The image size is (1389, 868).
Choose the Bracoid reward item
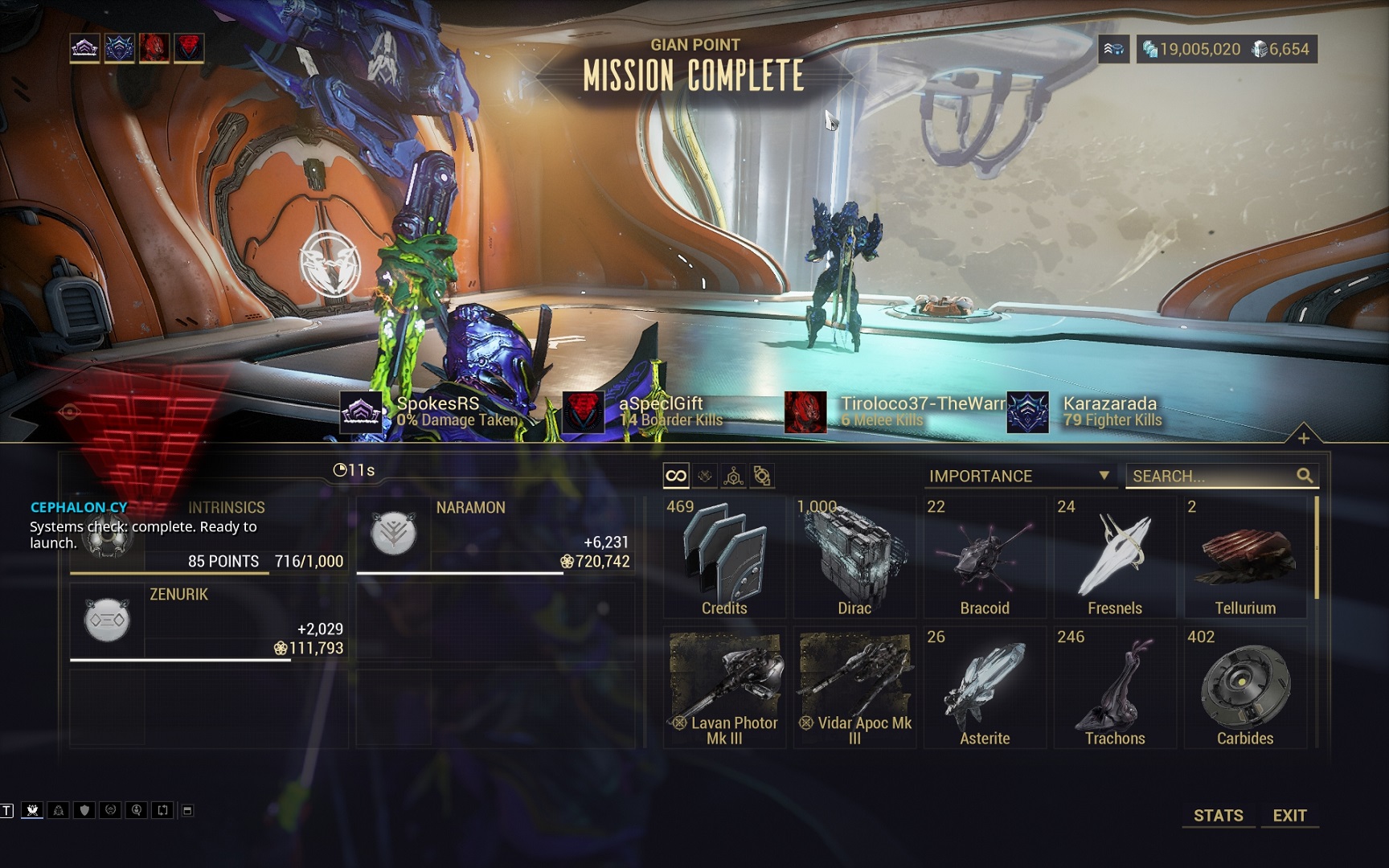pos(985,558)
